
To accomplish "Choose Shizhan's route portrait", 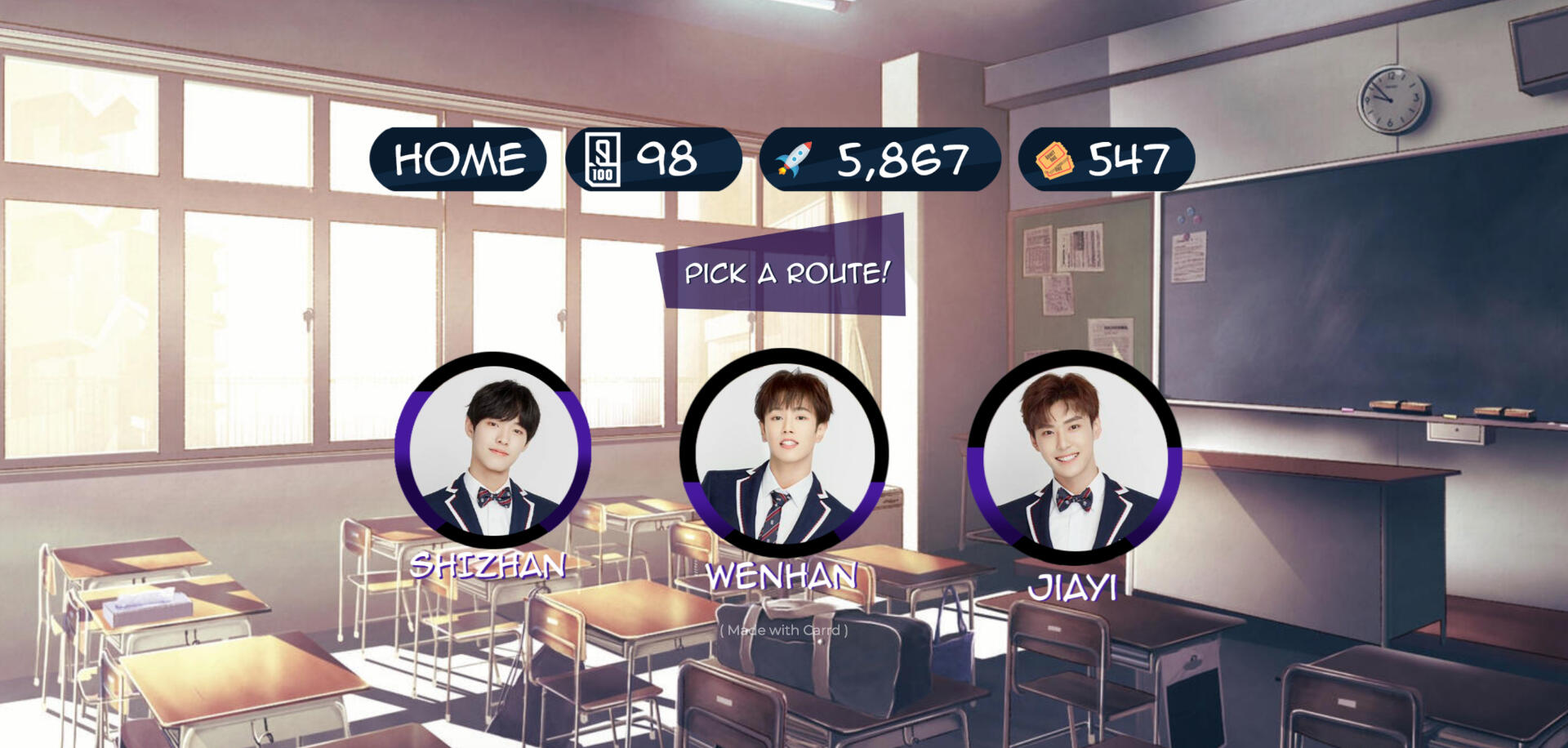I will click(x=492, y=450).
